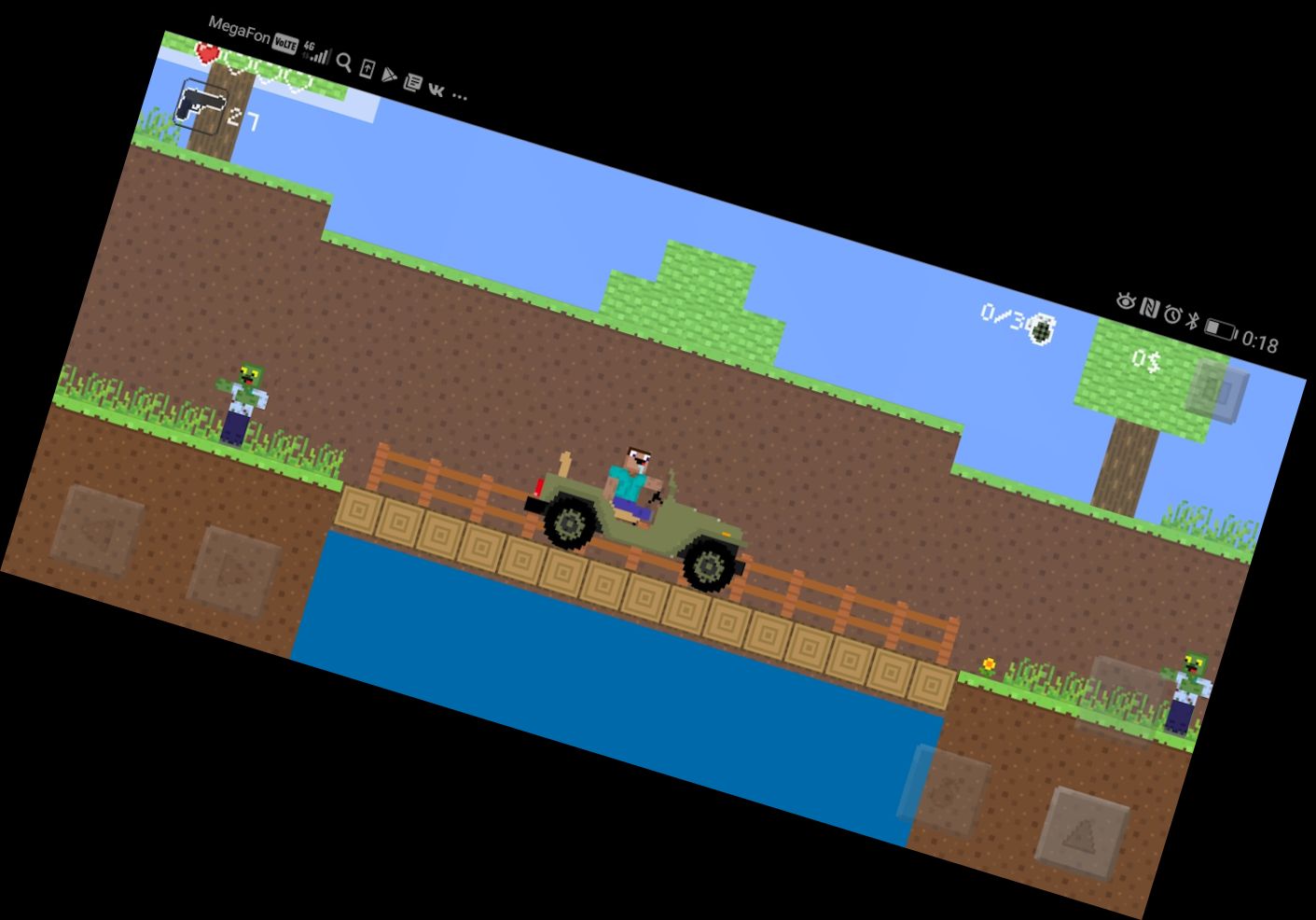Image resolution: width=1316 pixels, height=920 pixels.
Task: Pause the game with the top-right pause button
Action: pos(1216,386)
